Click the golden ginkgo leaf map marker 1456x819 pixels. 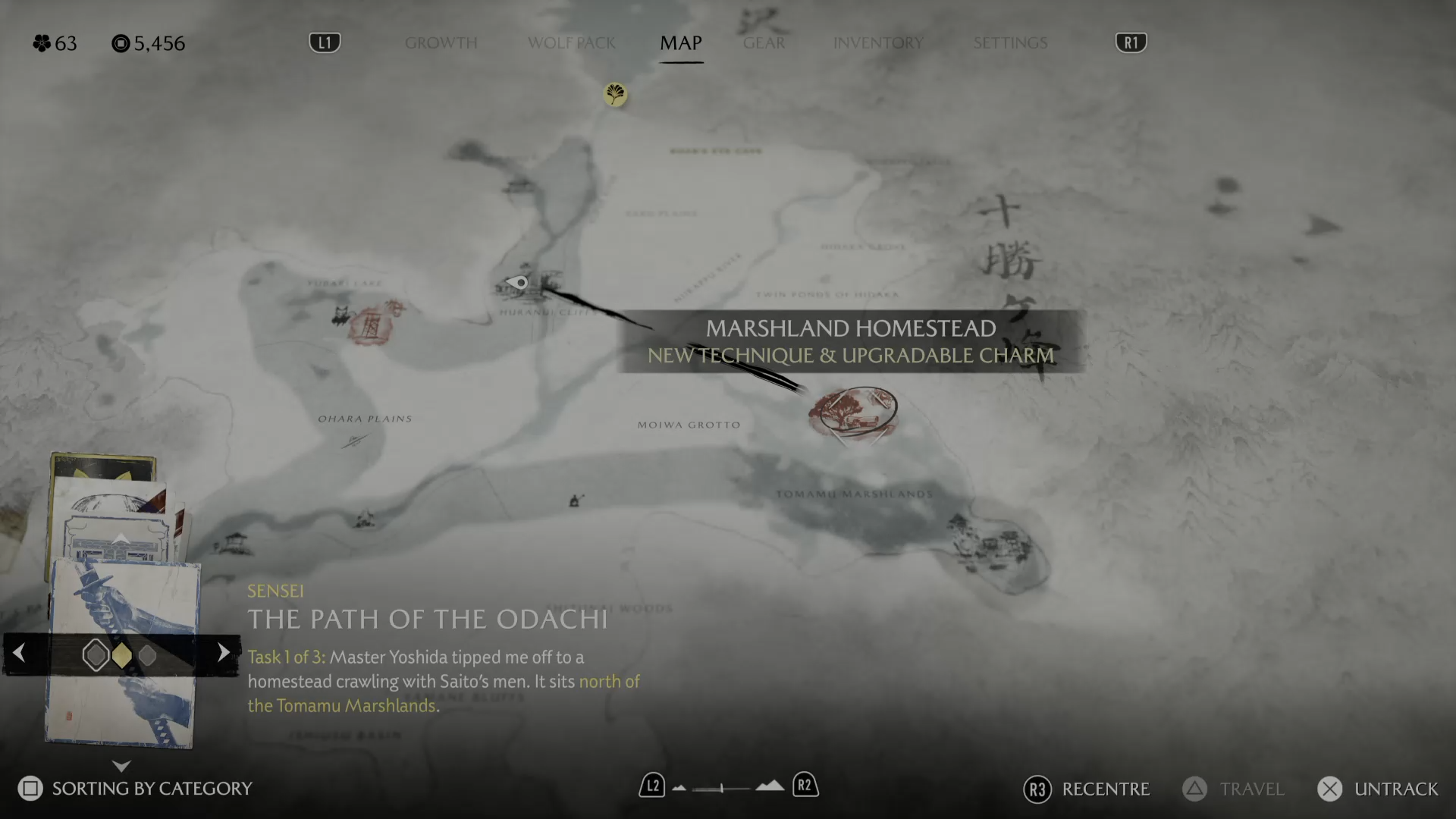(615, 94)
